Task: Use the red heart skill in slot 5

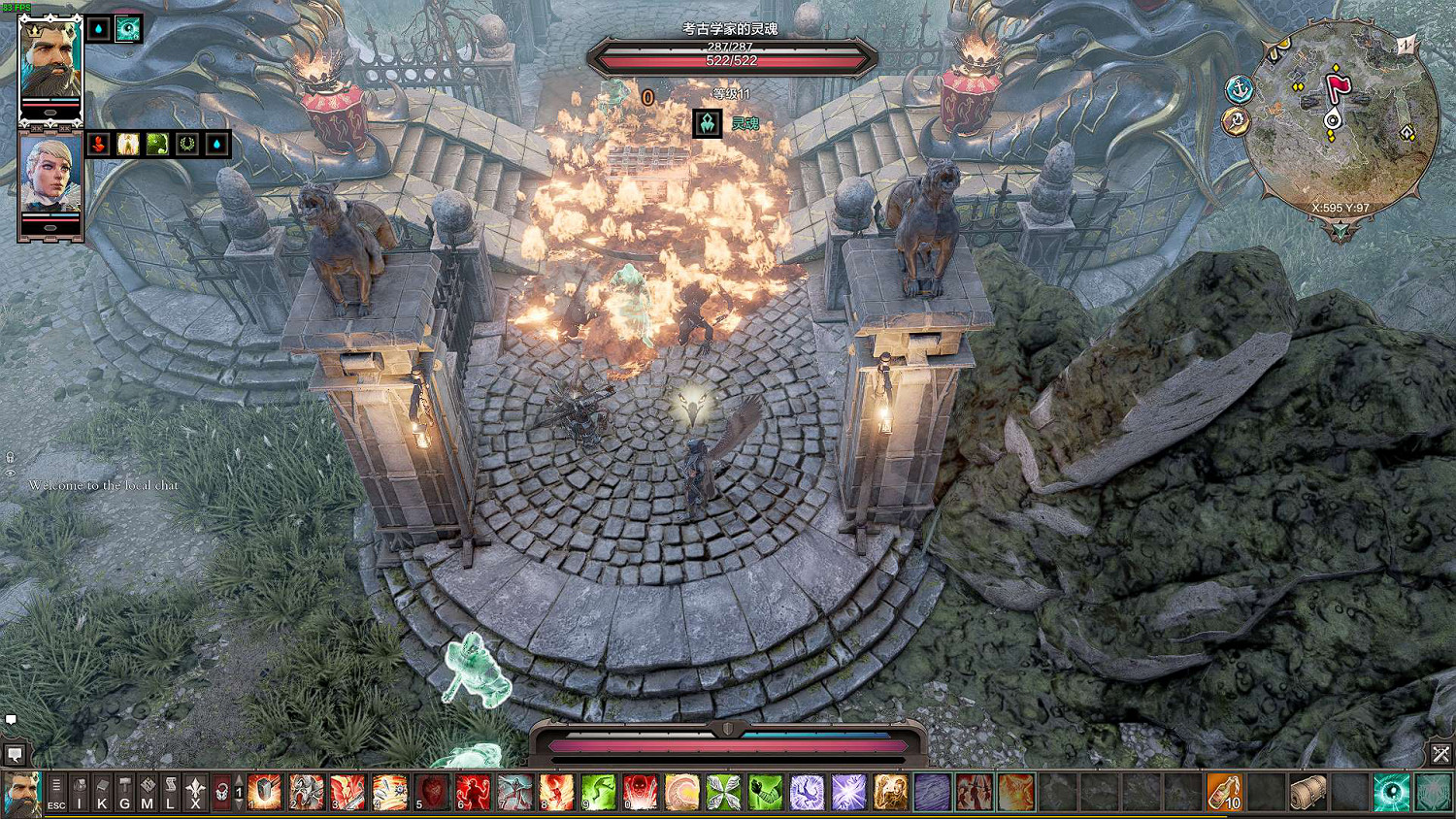Action: click(432, 793)
